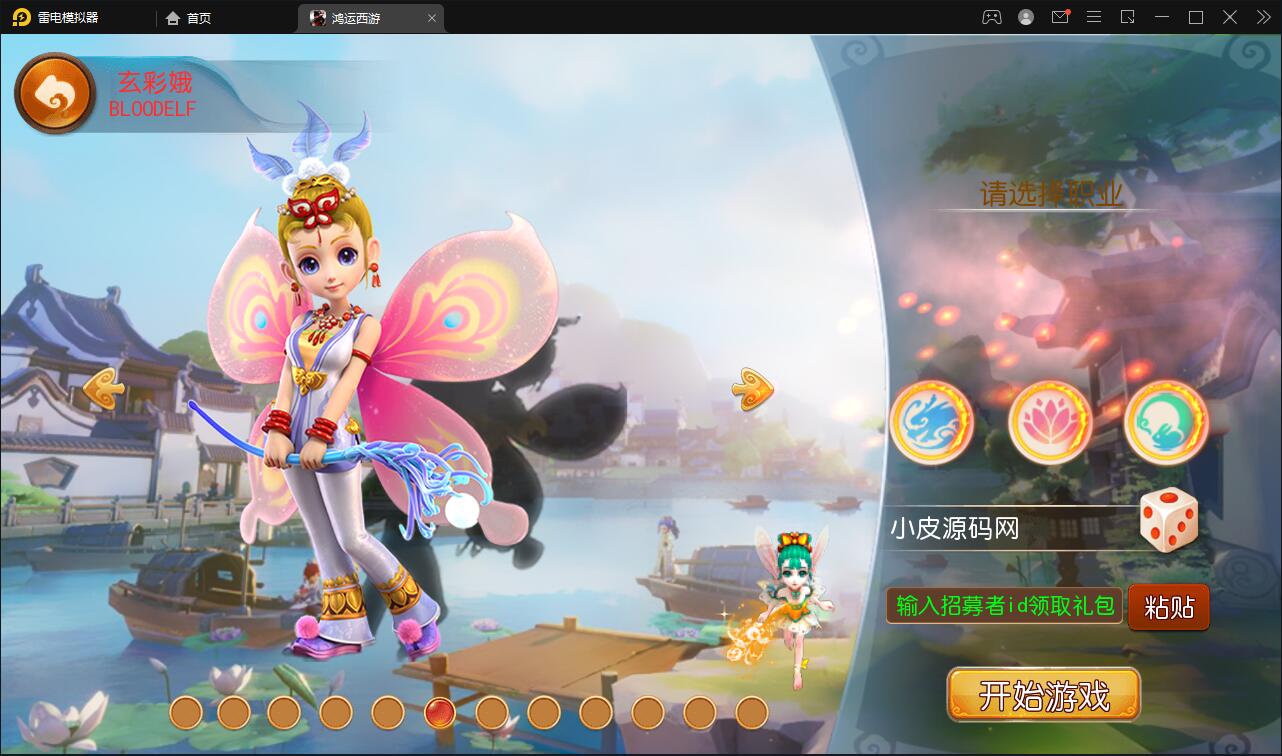This screenshot has height=756, width=1282.
Task: Select the blue dragon class emblem
Action: [x=931, y=422]
